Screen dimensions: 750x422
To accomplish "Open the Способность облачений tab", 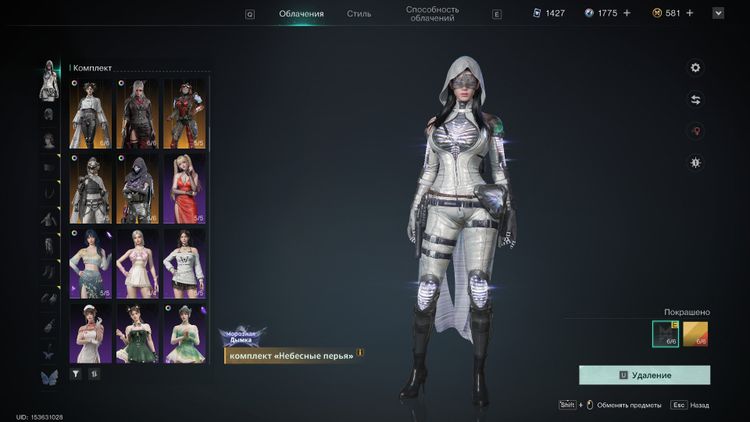I will pyautogui.click(x=432, y=14).
